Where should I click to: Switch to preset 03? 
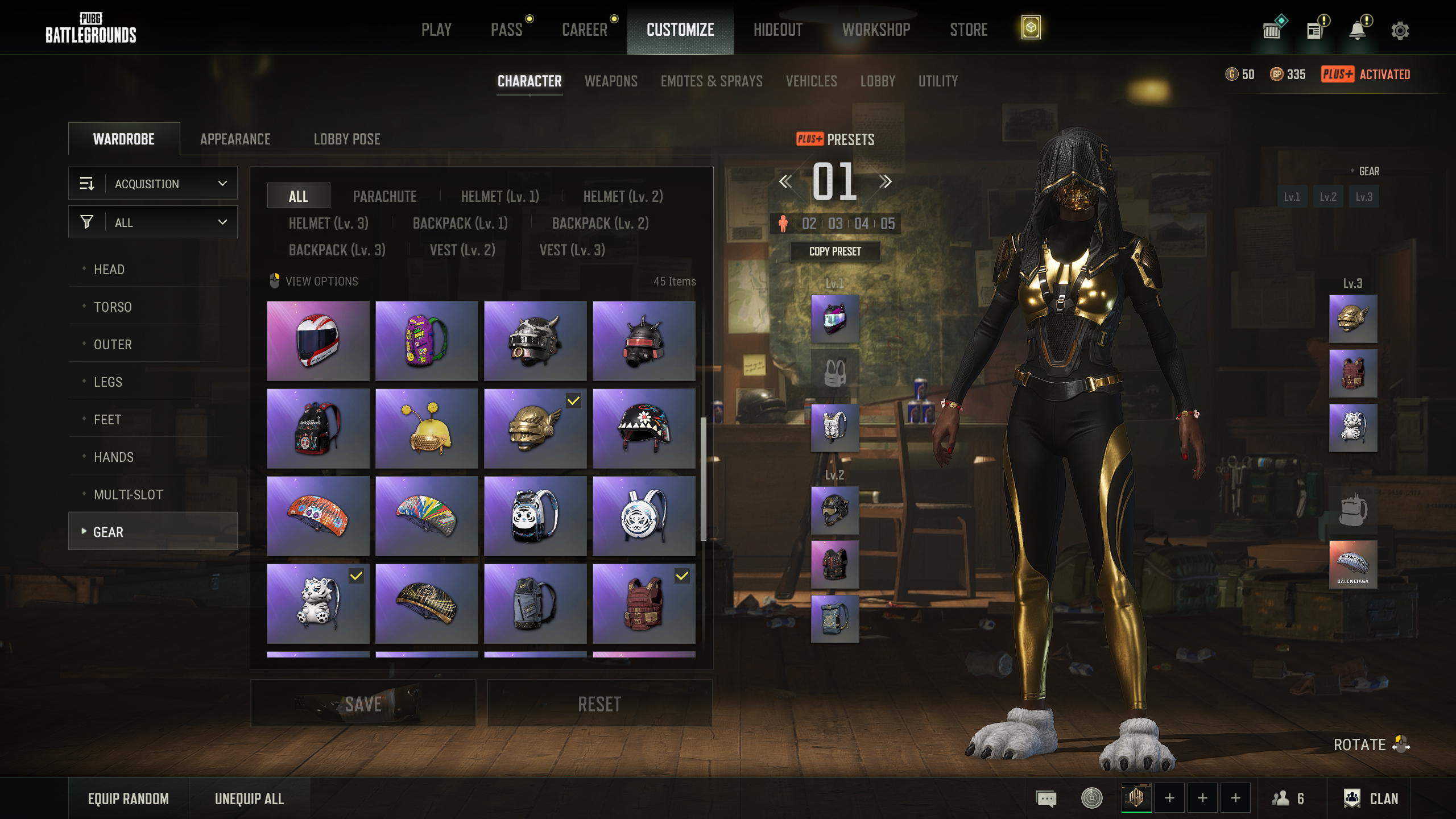pos(835,224)
